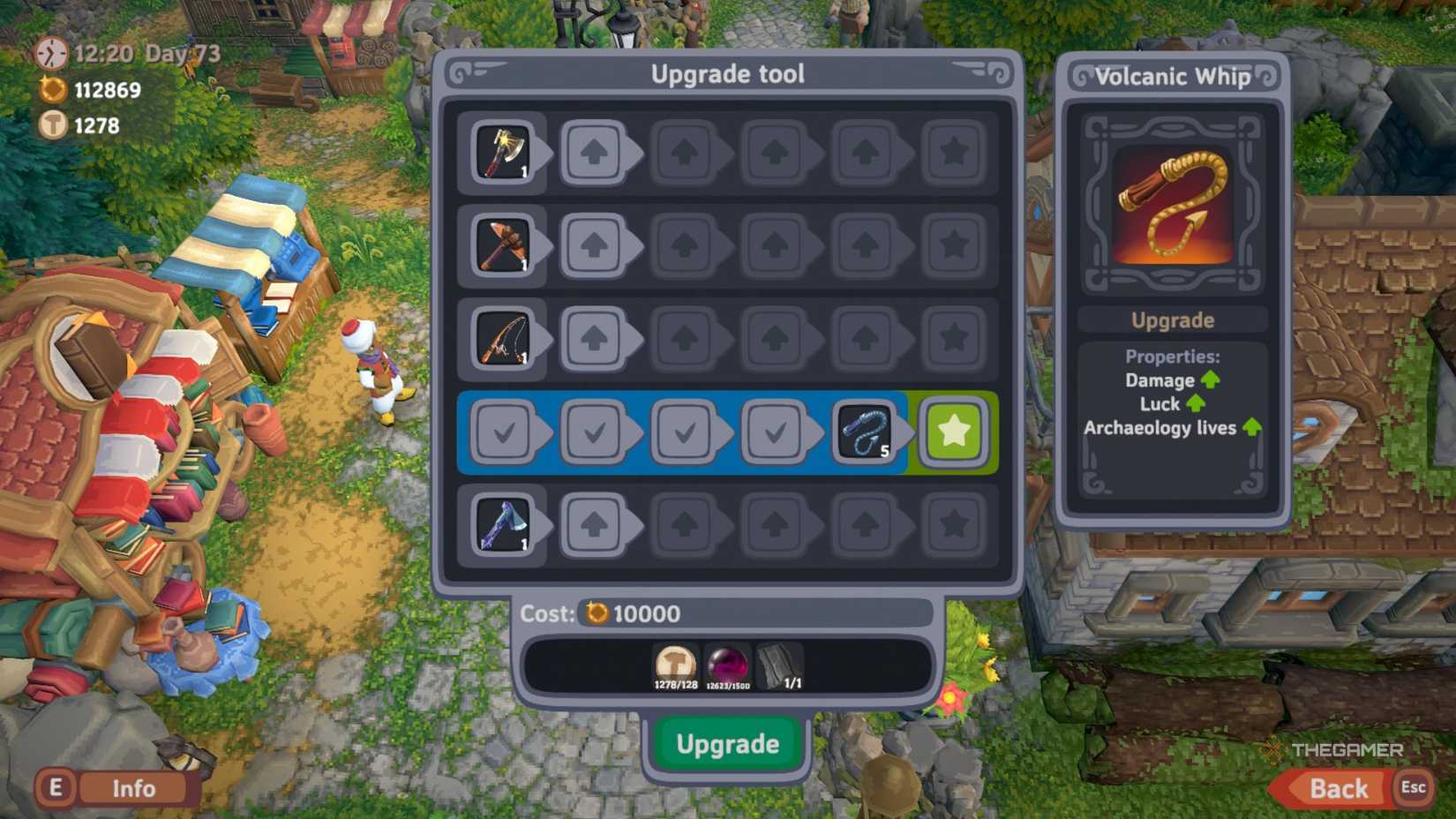This screenshot has height=819, width=1456.
Task: Select the green star upgrade slot
Action: pyautogui.click(x=953, y=432)
